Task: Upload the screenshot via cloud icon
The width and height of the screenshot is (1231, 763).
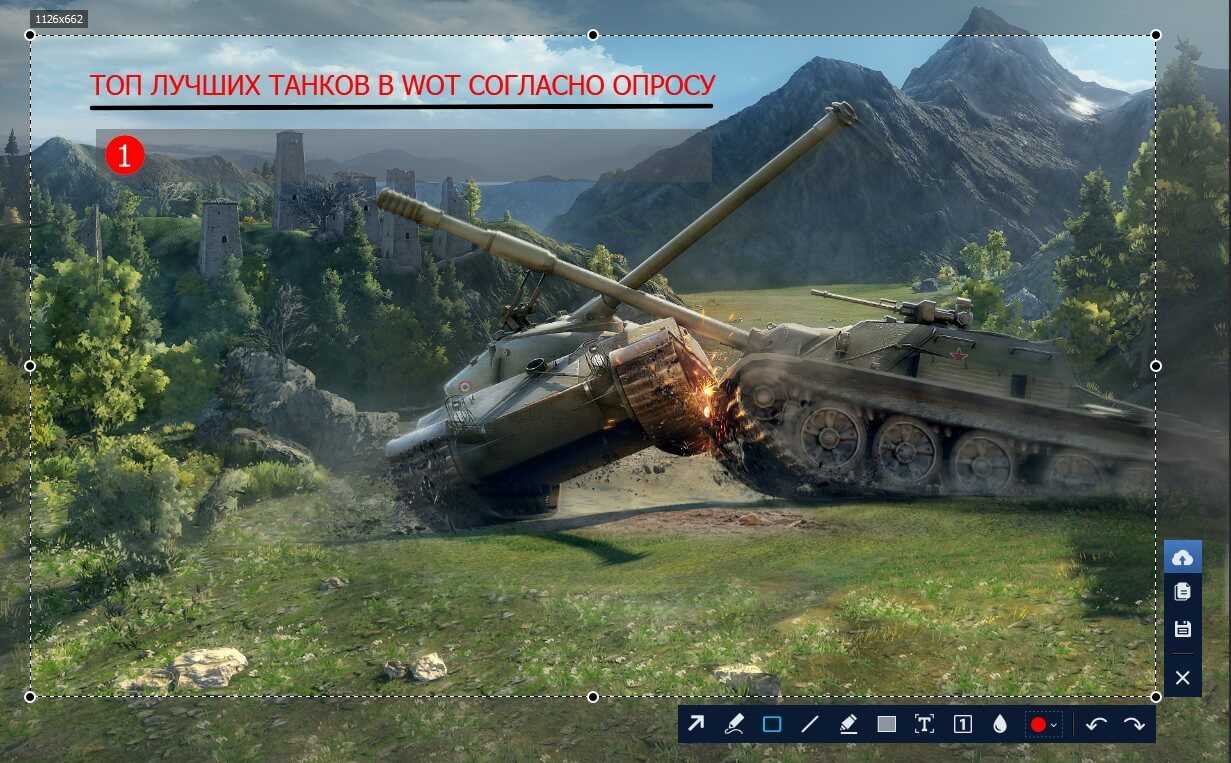Action: (1182, 557)
